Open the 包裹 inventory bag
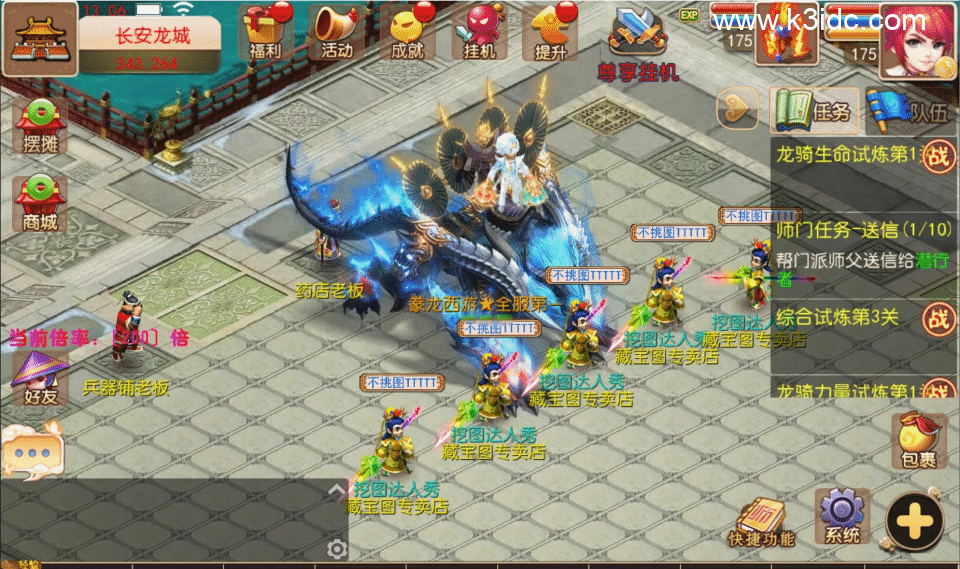This screenshot has height=569, width=960. (x=918, y=441)
